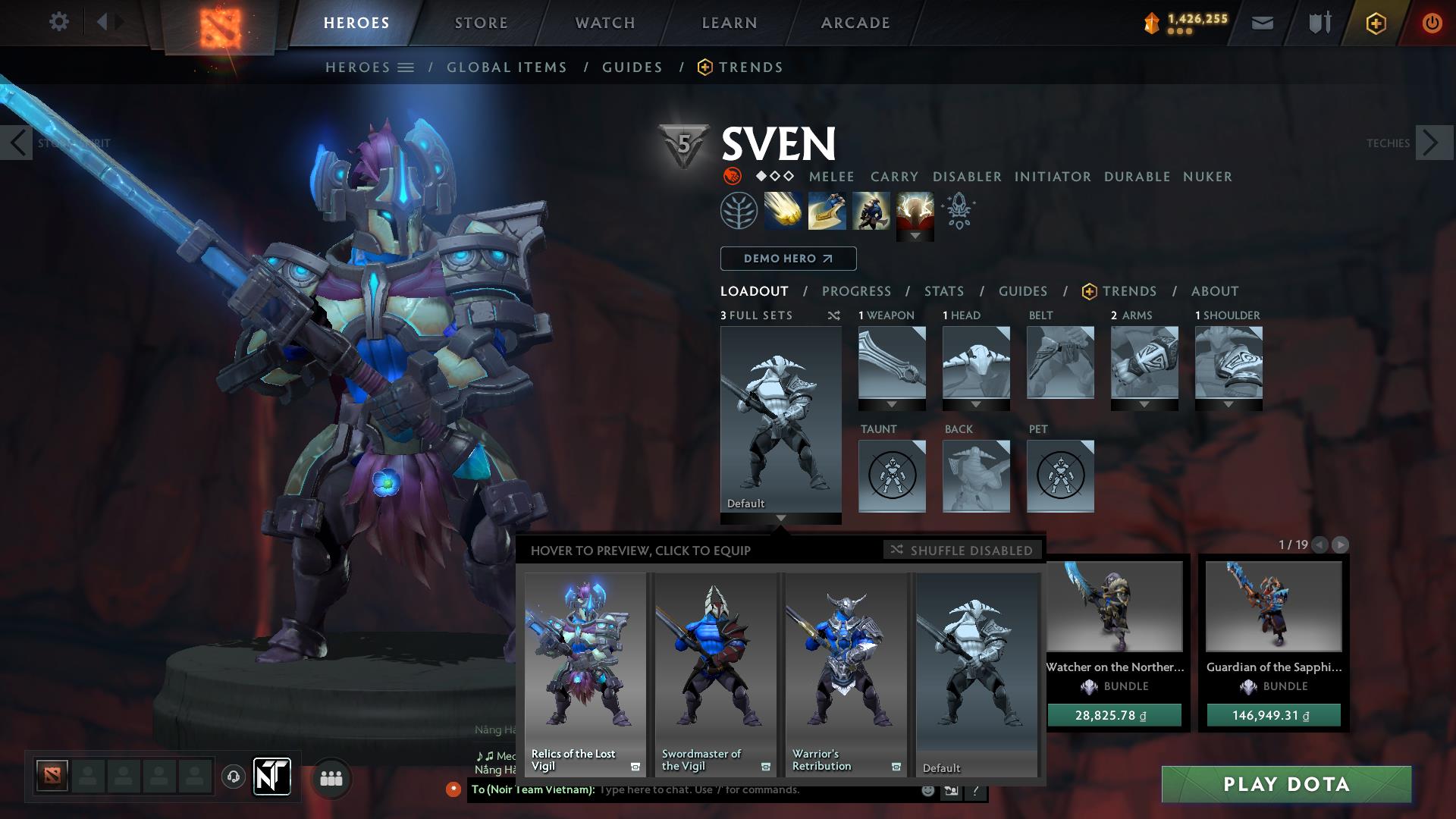1456x819 pixels.
Task: Open the Heroes hamburger menu
Action: 406,67
